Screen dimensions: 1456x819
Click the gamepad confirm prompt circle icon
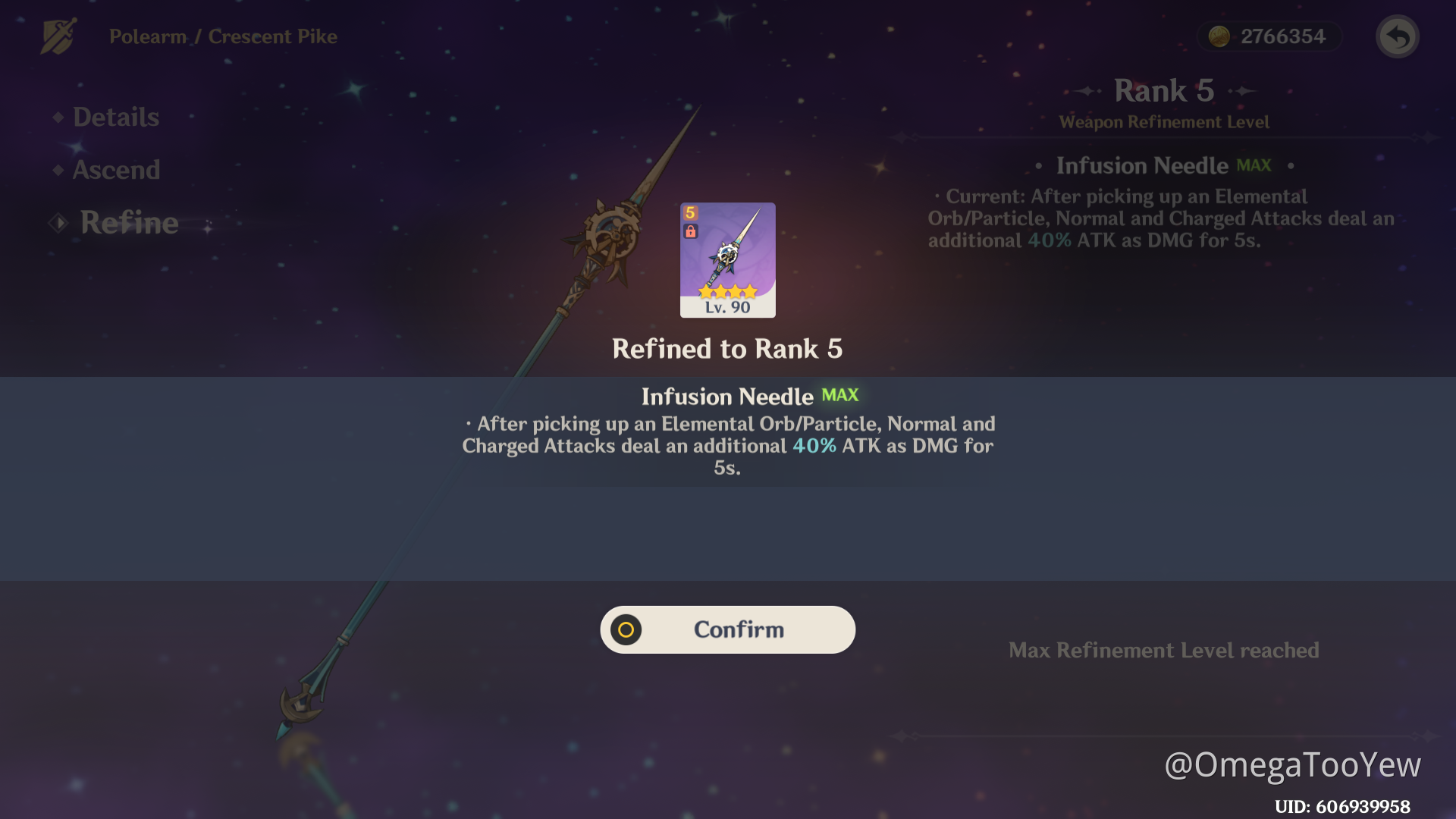pyautogui.click(x=626, y=629)
